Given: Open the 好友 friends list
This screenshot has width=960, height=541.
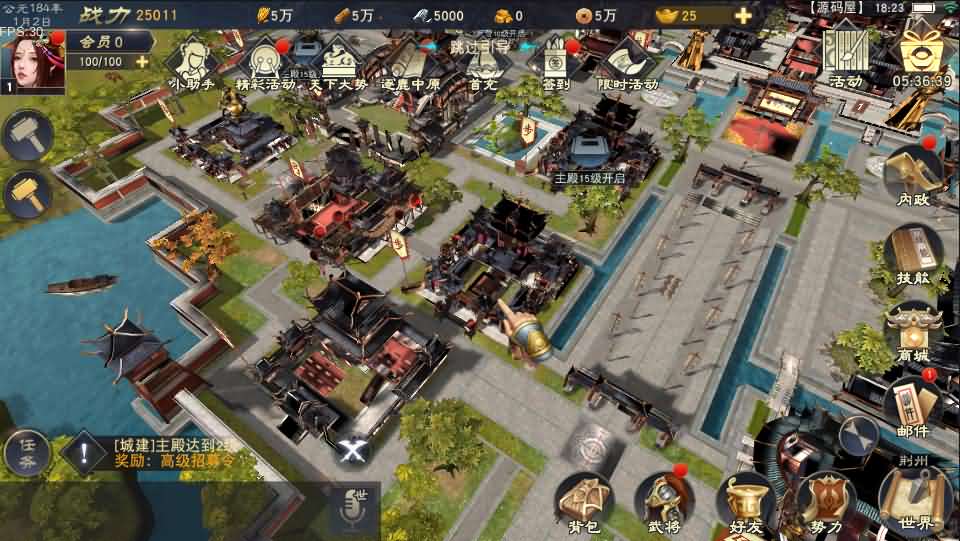Looking at the screenshot, I should (744, 503).
